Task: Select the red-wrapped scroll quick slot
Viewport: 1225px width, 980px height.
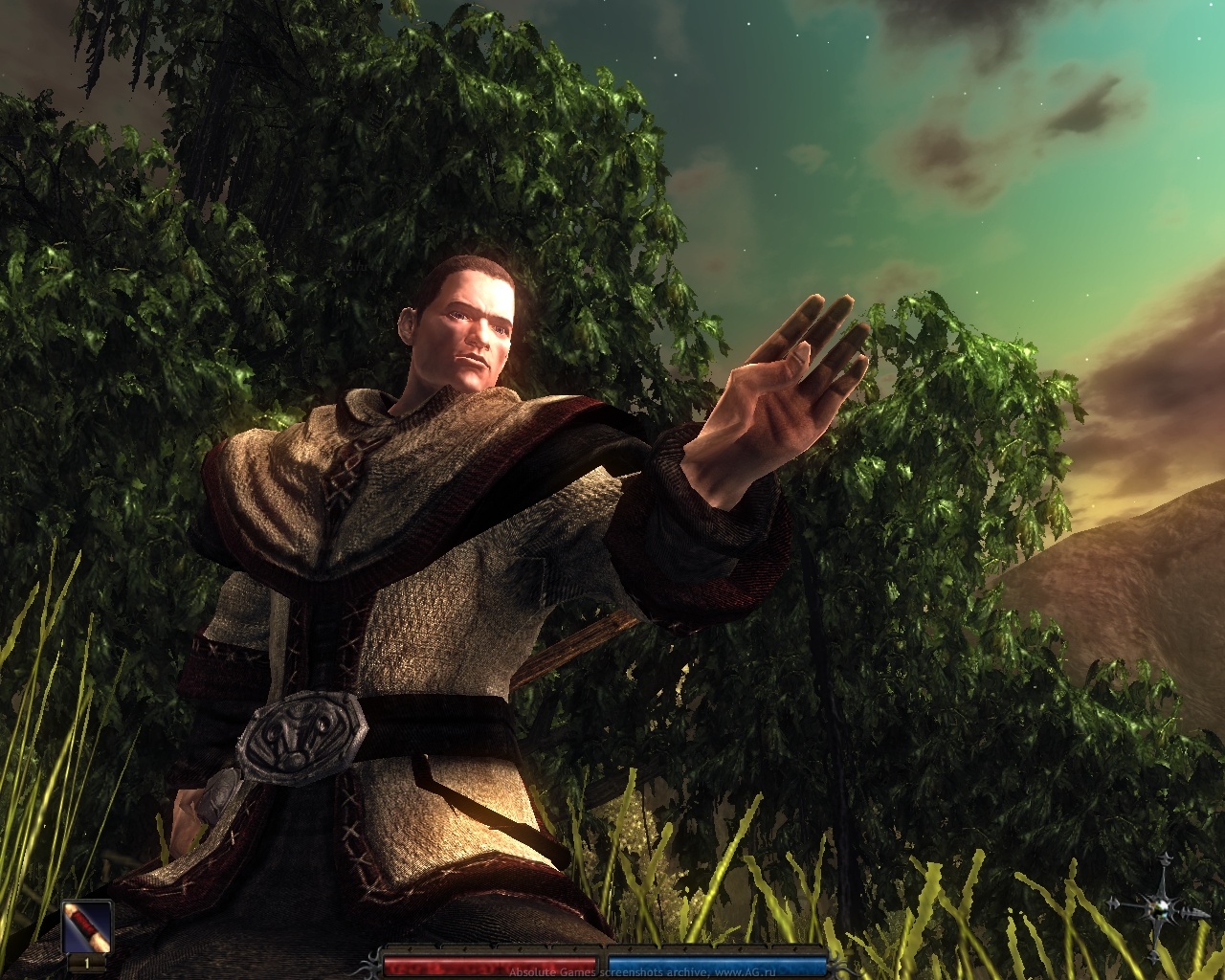Action: point(88,926)
